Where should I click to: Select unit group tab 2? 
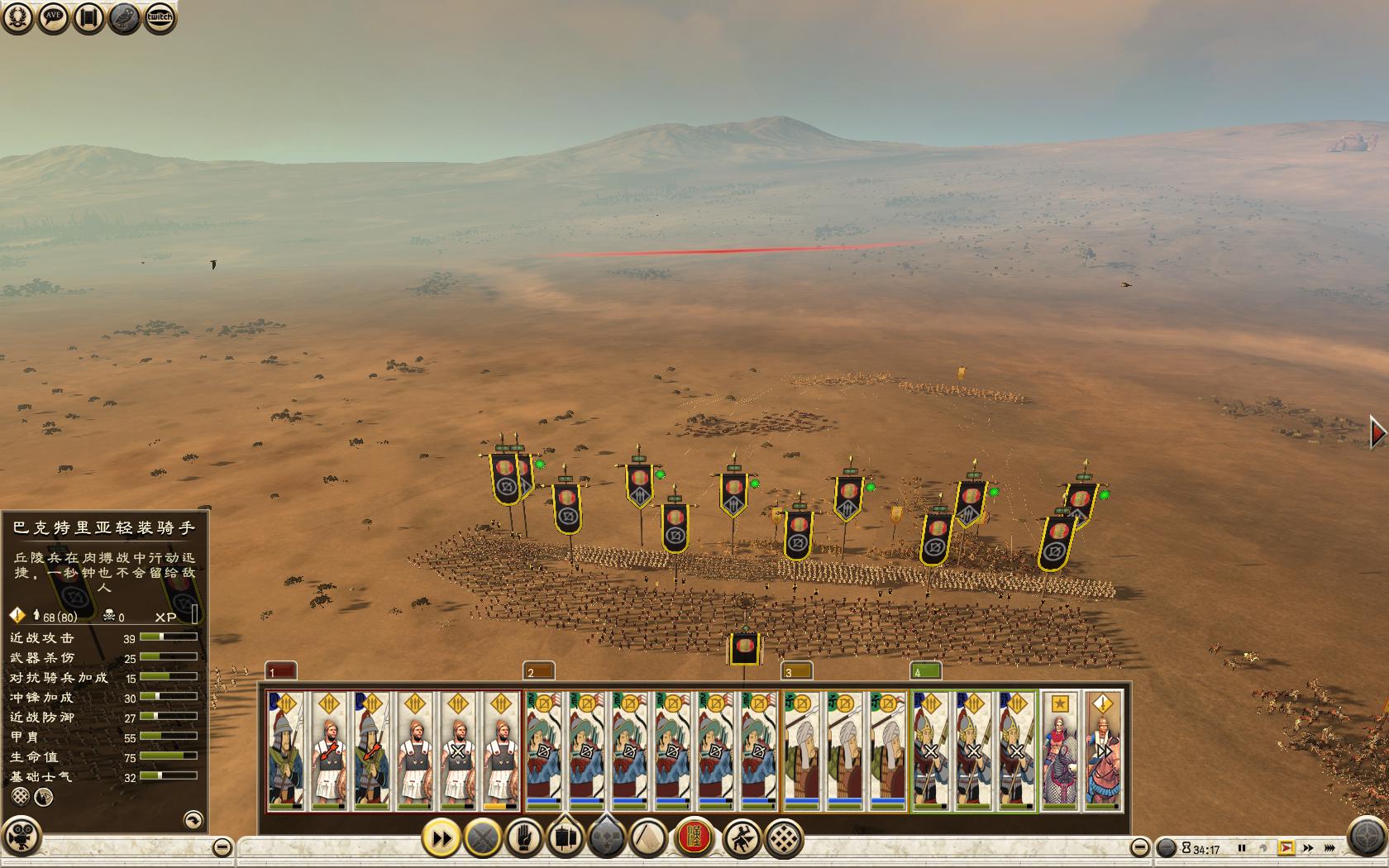[x=538, y=670]
